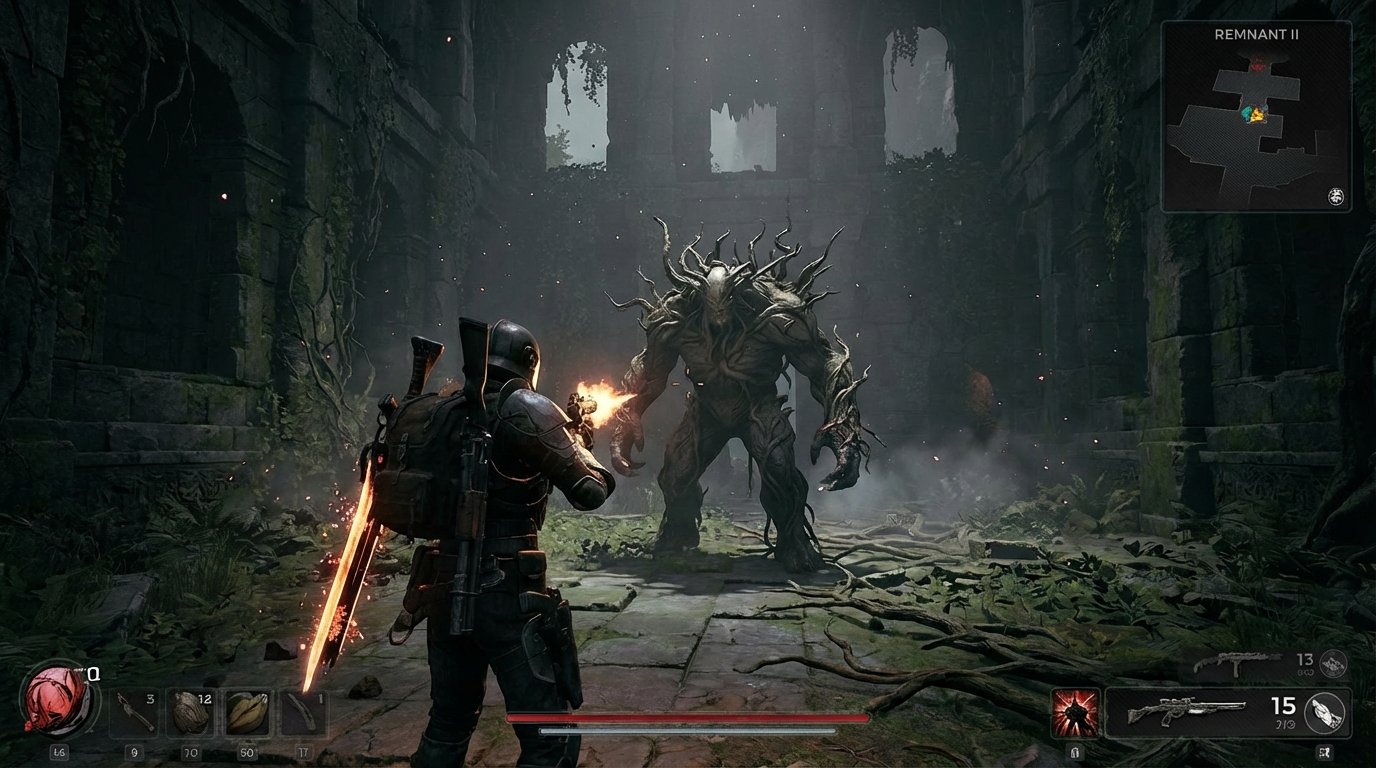Toggle the icon under the praying-hands mod

pyautogui.click(x=1323, y=752)
